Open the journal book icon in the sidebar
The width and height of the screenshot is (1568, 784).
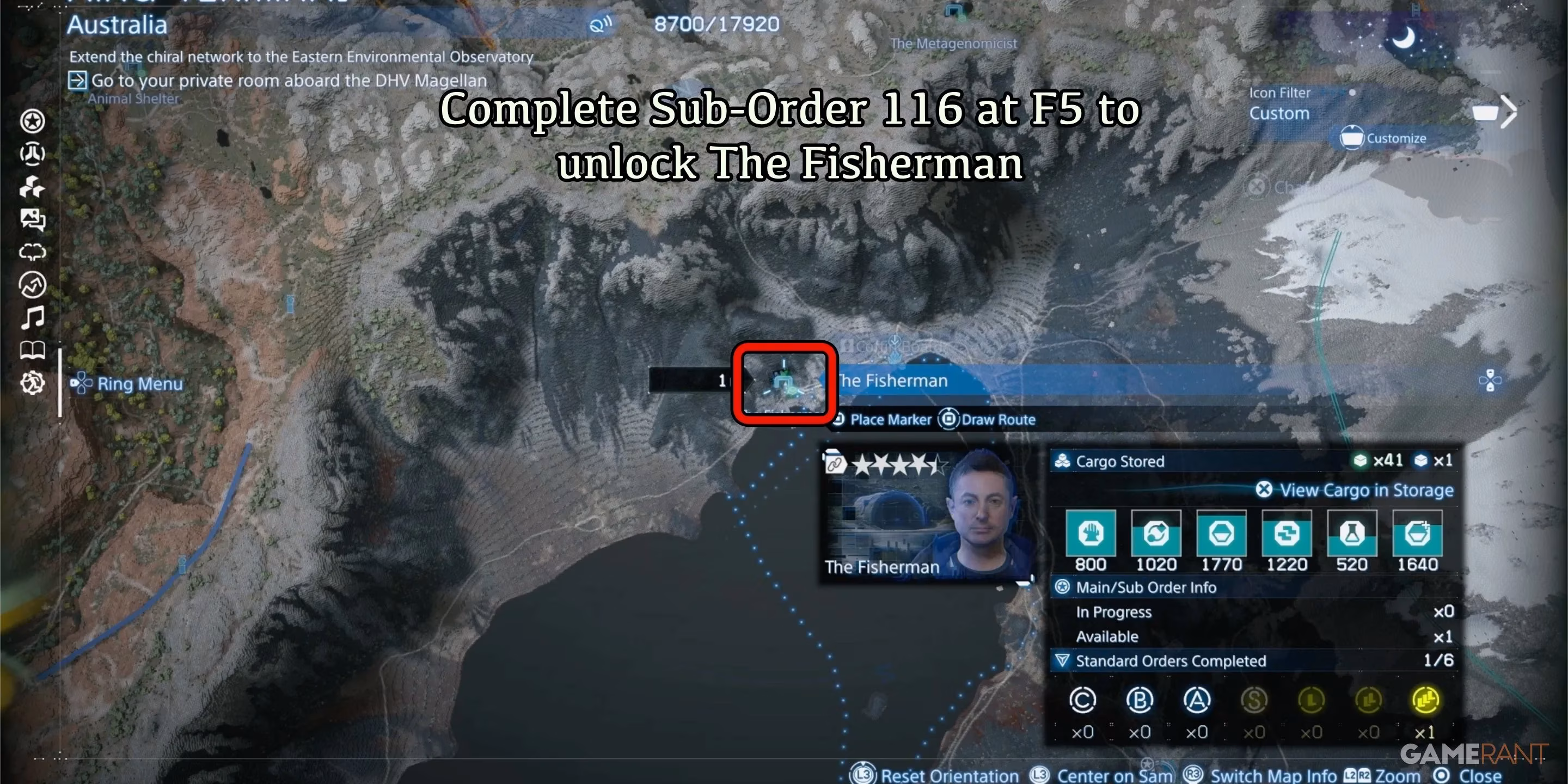[x=33, y=349]
